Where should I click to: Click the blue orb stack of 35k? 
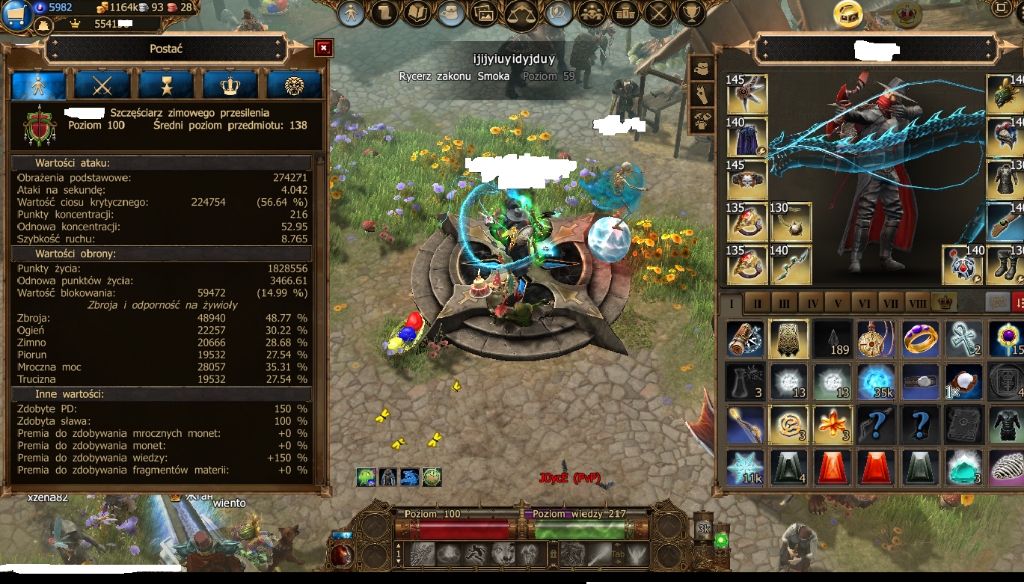(x=877, y=381)
